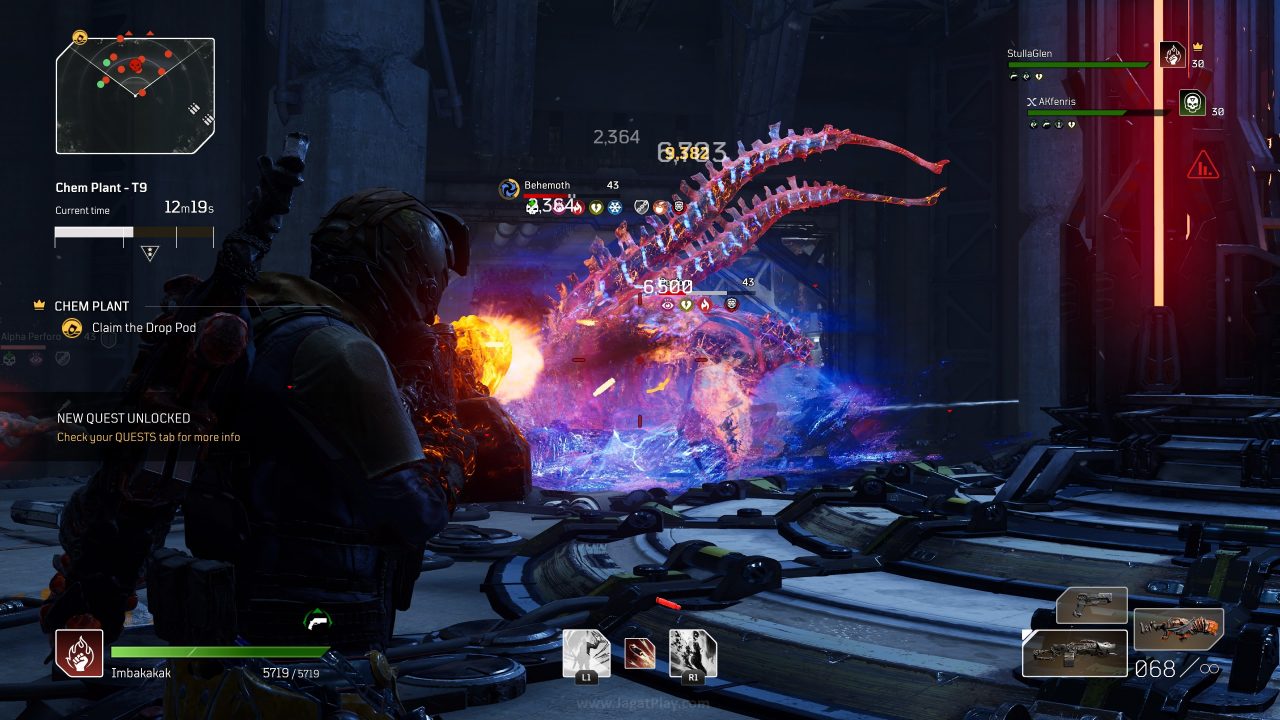The height and width of the screenshot is (720, 1280).
Task: Click the Current time progress bar
Action: pyautogui.click(x=134, y=233)
